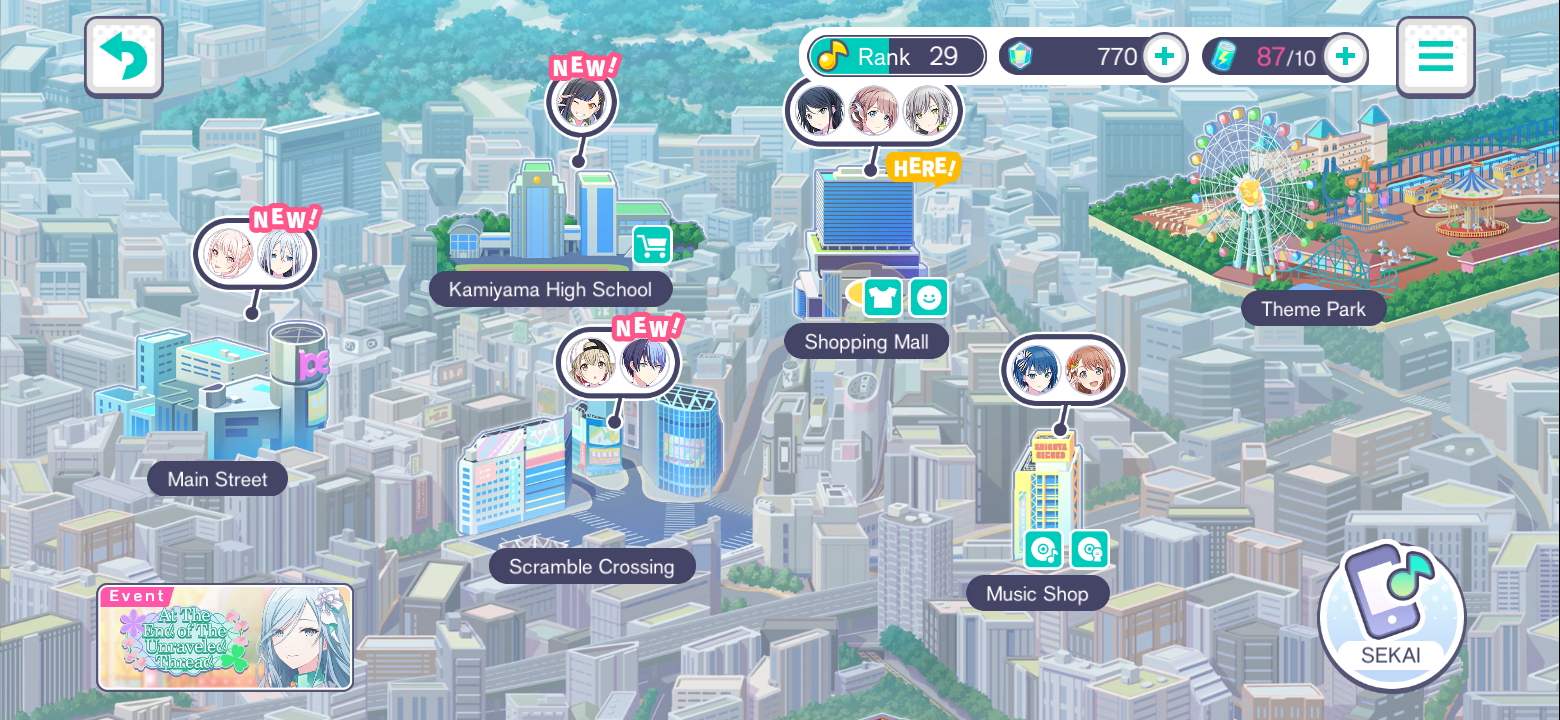
Task: Select the Theme Park location label
Action: click(x=1313, y=309)
